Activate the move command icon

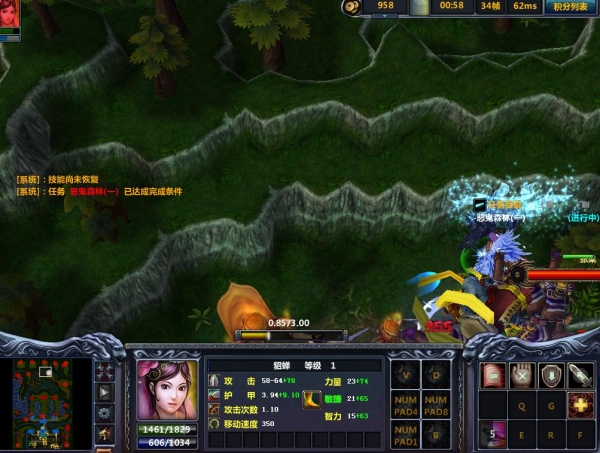(494, 375)
